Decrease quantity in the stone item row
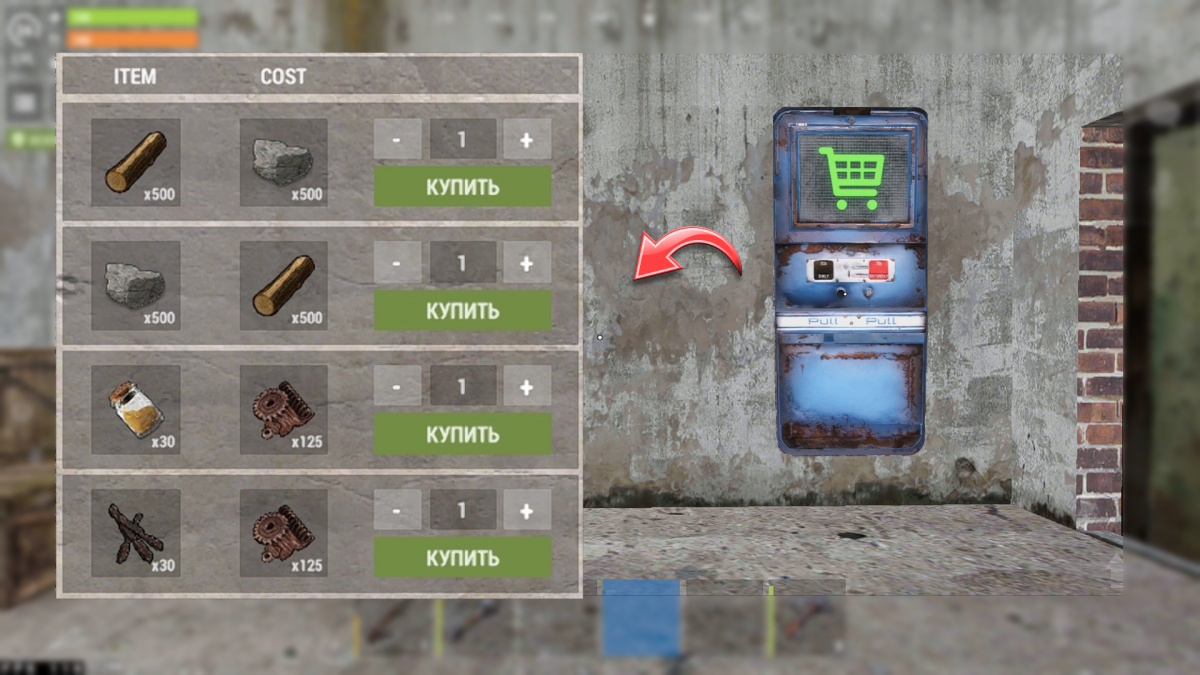Screen dimensions: 1200x675 click(397, 263)
